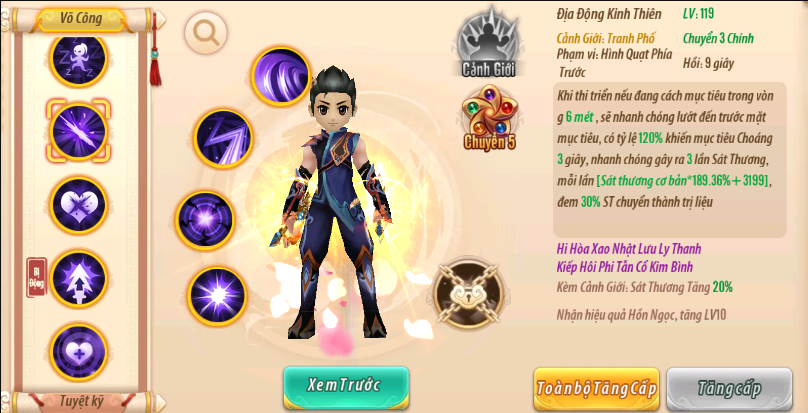Select the highlighted slash skill in the list
808x413 pixels.
78,130
